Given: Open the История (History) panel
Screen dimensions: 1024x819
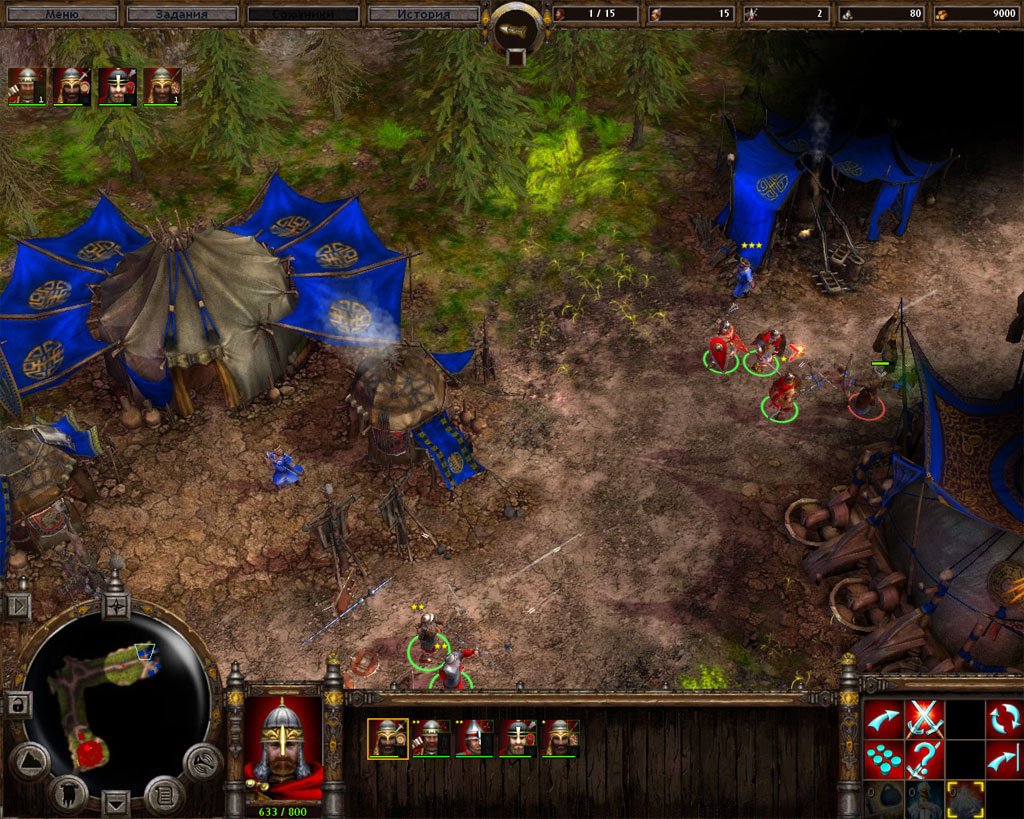Looking at the screenshot, I should (424, 14).
